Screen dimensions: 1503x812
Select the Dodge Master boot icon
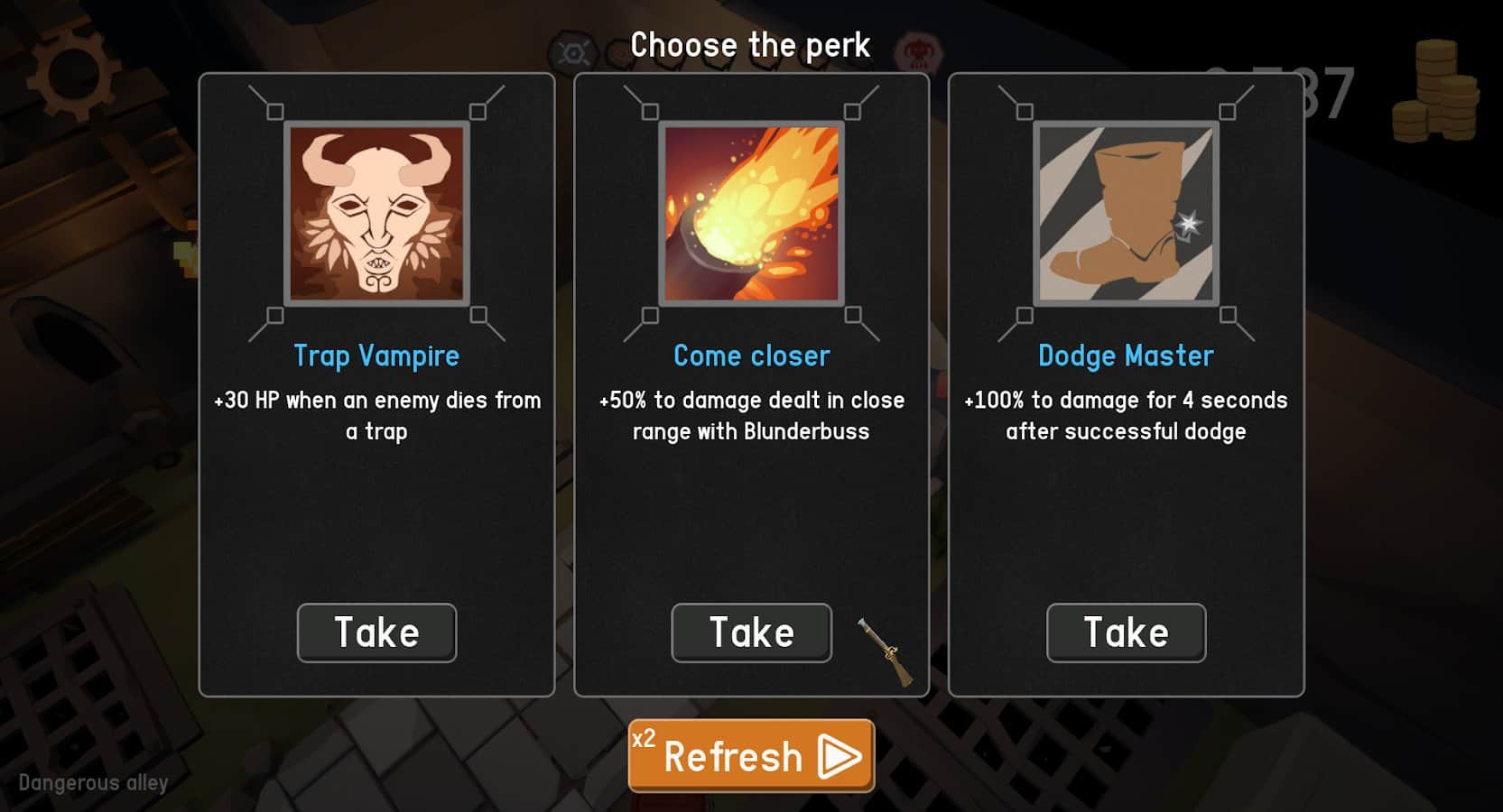[1126, 214]
